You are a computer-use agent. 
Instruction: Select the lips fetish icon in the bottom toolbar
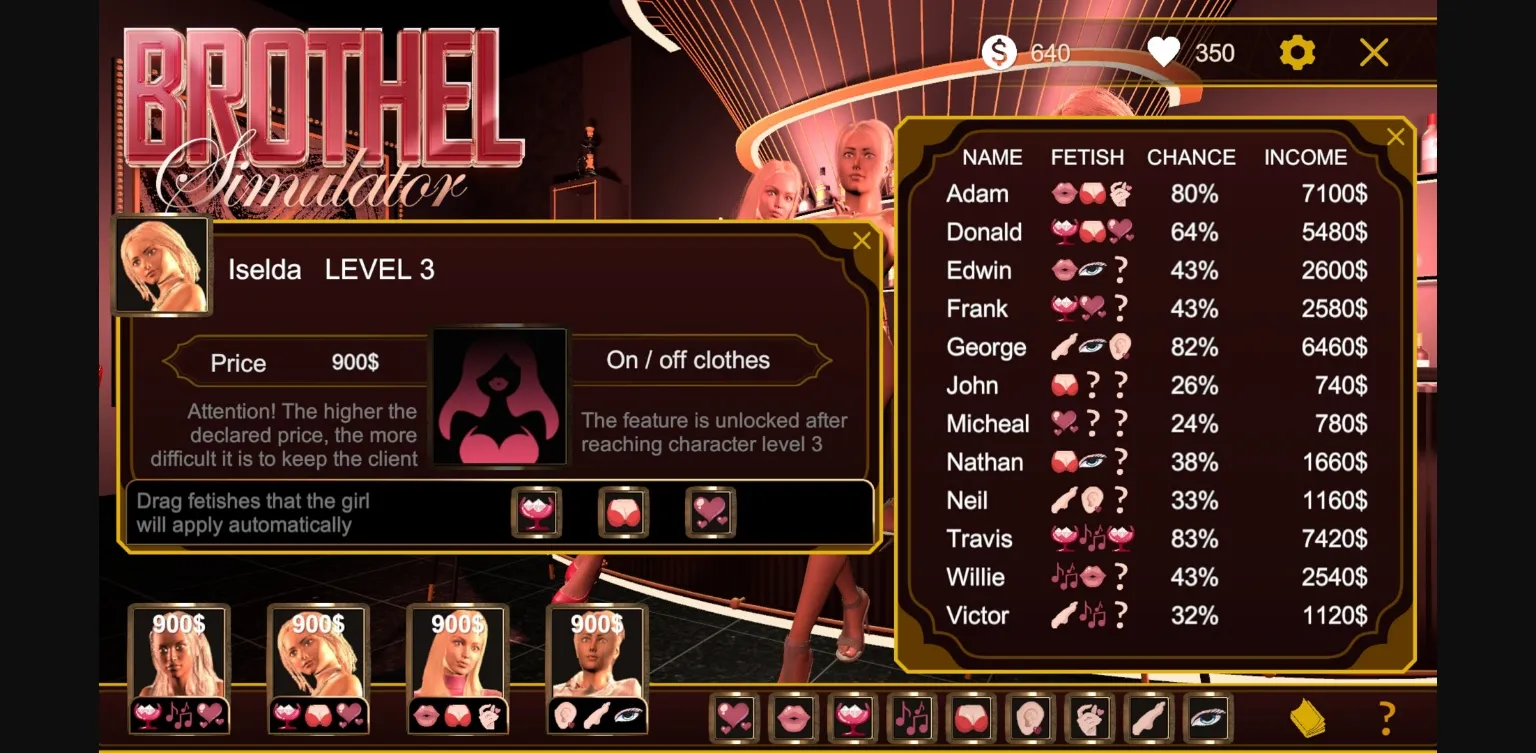click(x=793, y=717)
